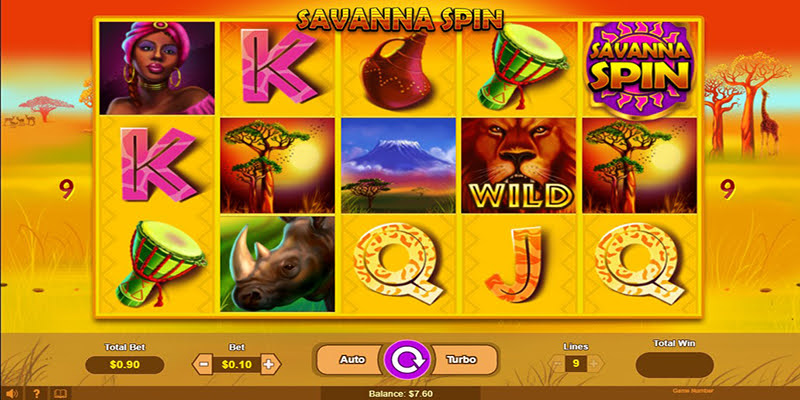This screenshot has width=800, height=400.
Task: Spin the reels with the purple button
Action: click(406, 358)
